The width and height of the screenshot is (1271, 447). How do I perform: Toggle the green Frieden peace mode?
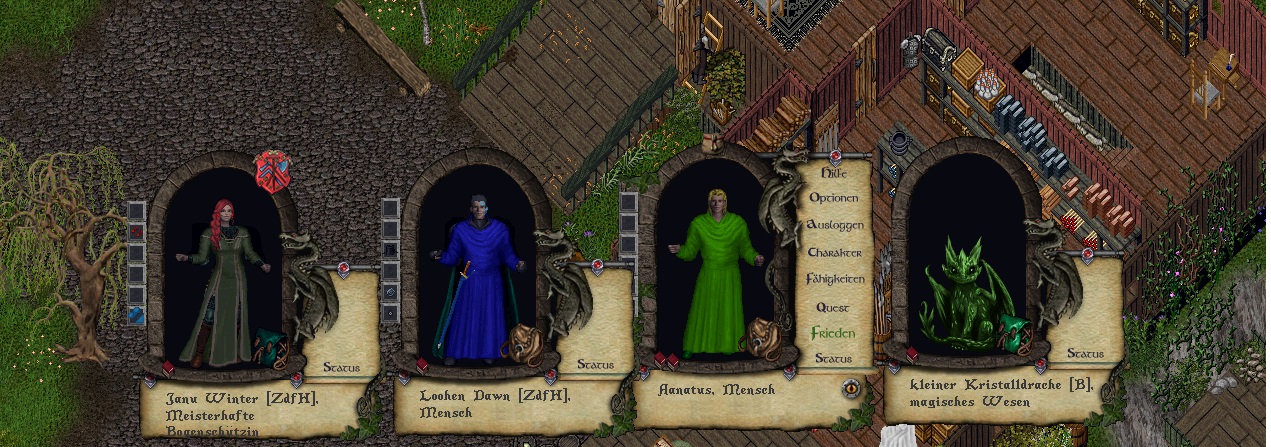point(832,333)
